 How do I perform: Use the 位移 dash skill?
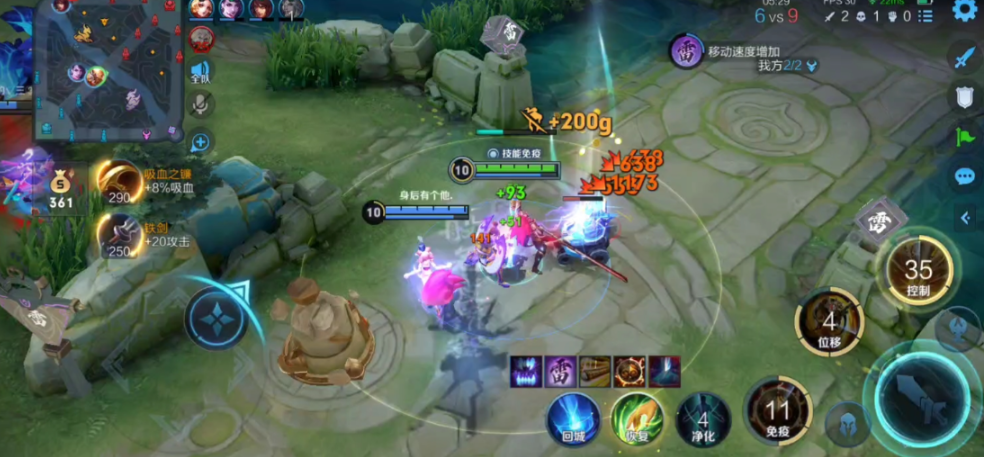tap(828, 324)
